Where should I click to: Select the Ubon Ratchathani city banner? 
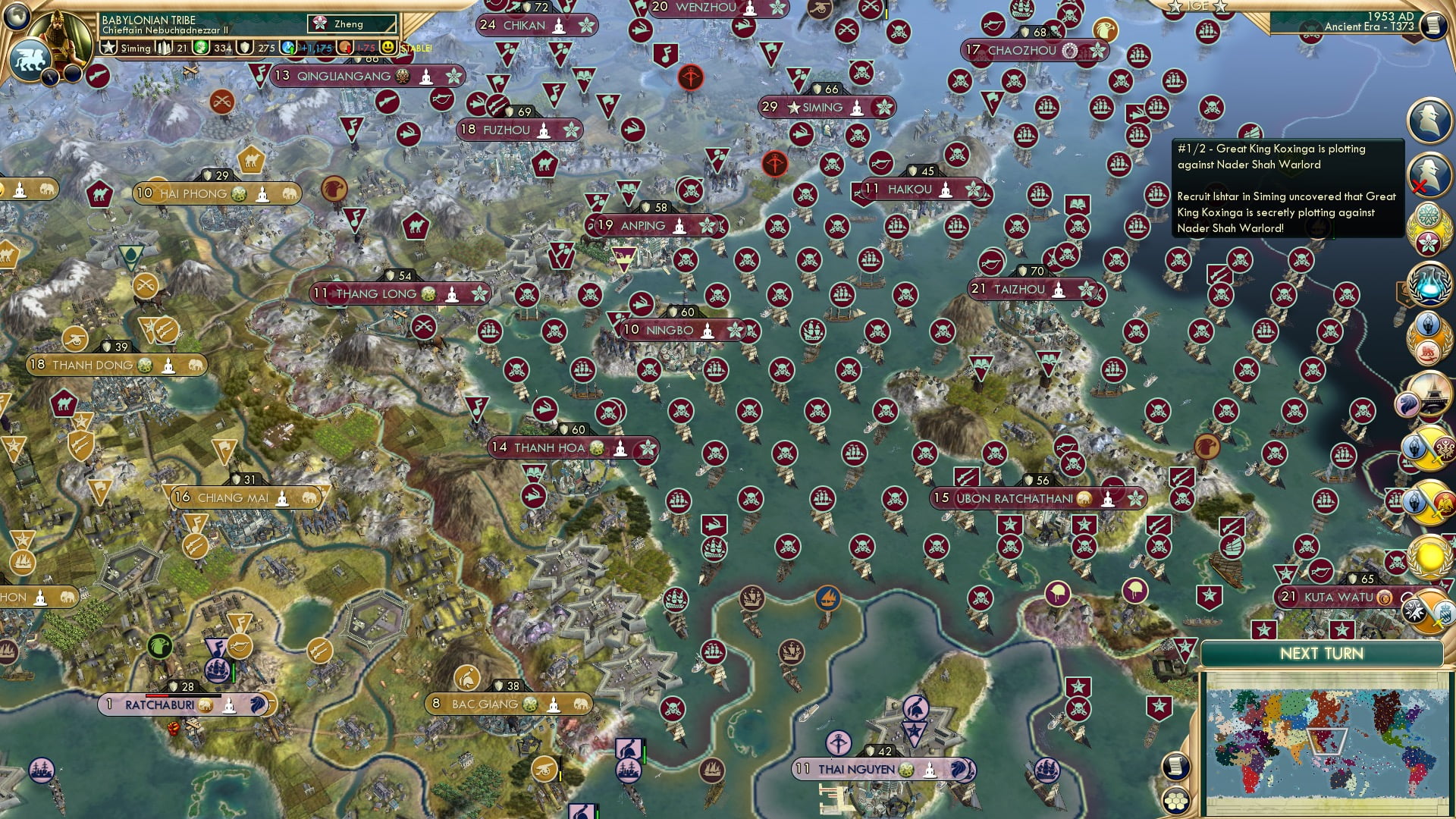pos(1014,498)
